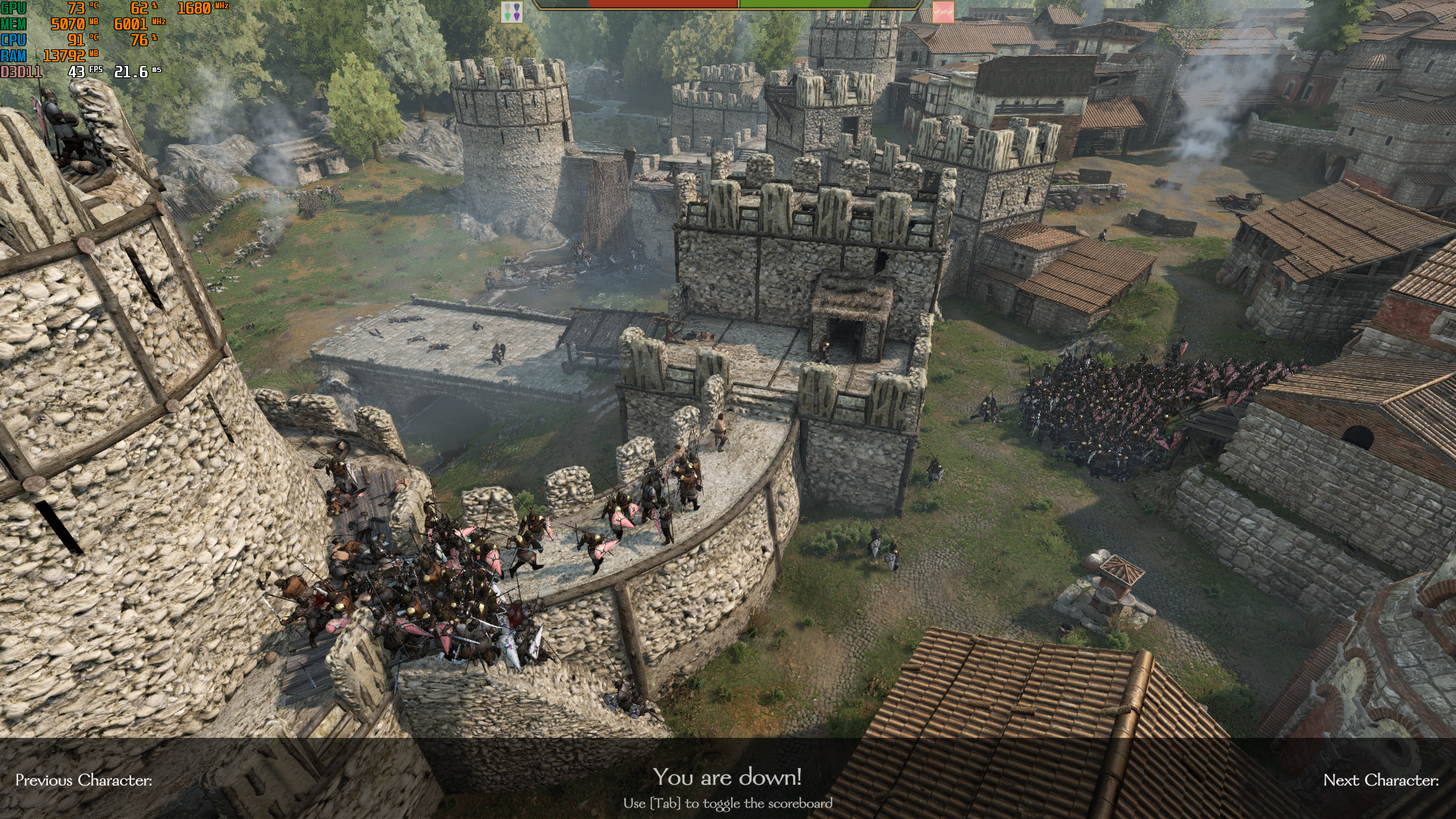Click the pink defender faction banner
Screen dimensions: 1456x819
(943, 11)
